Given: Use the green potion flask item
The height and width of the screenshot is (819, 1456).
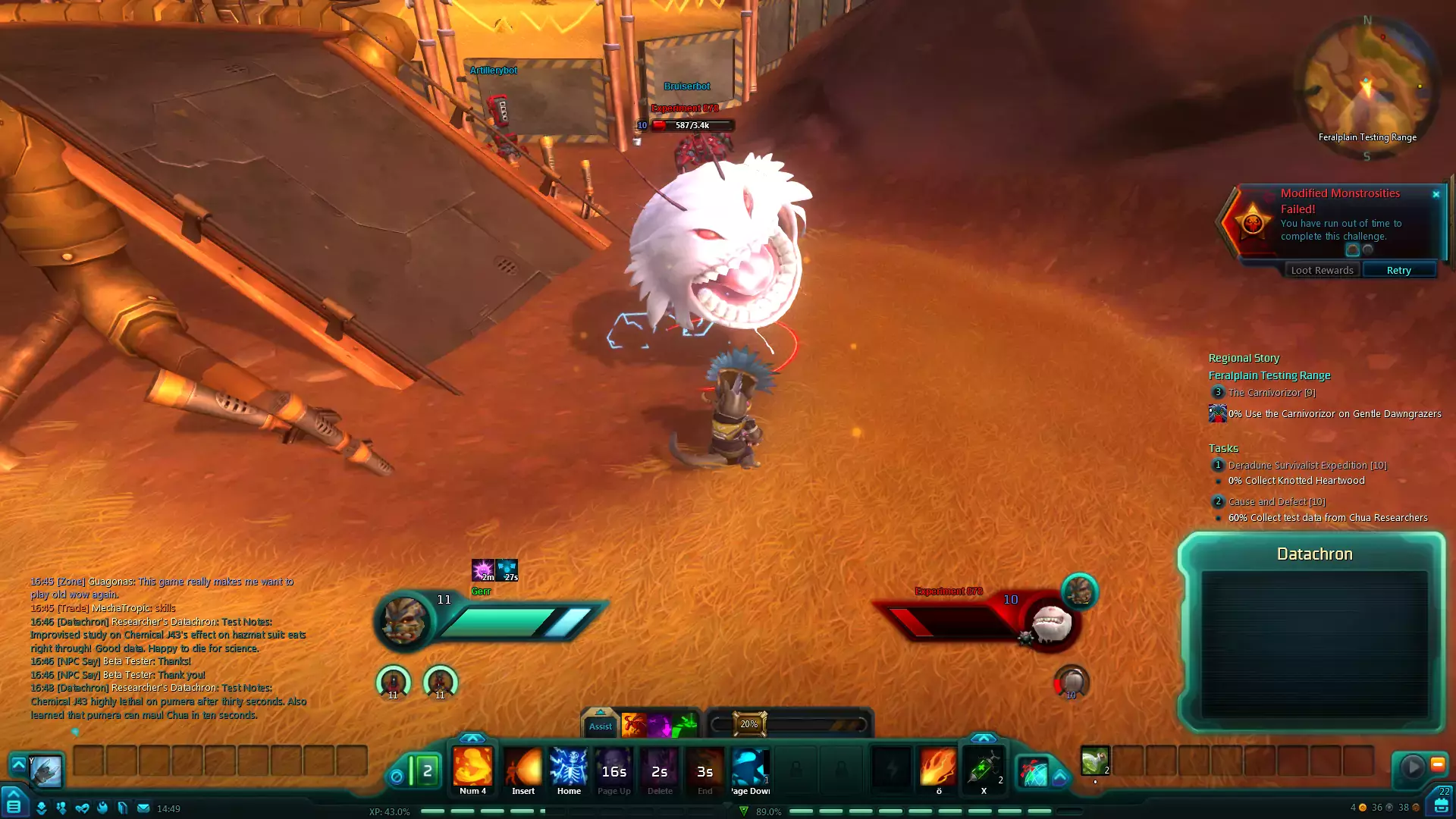Looking at the screenshot, I should coord(1094,761).
